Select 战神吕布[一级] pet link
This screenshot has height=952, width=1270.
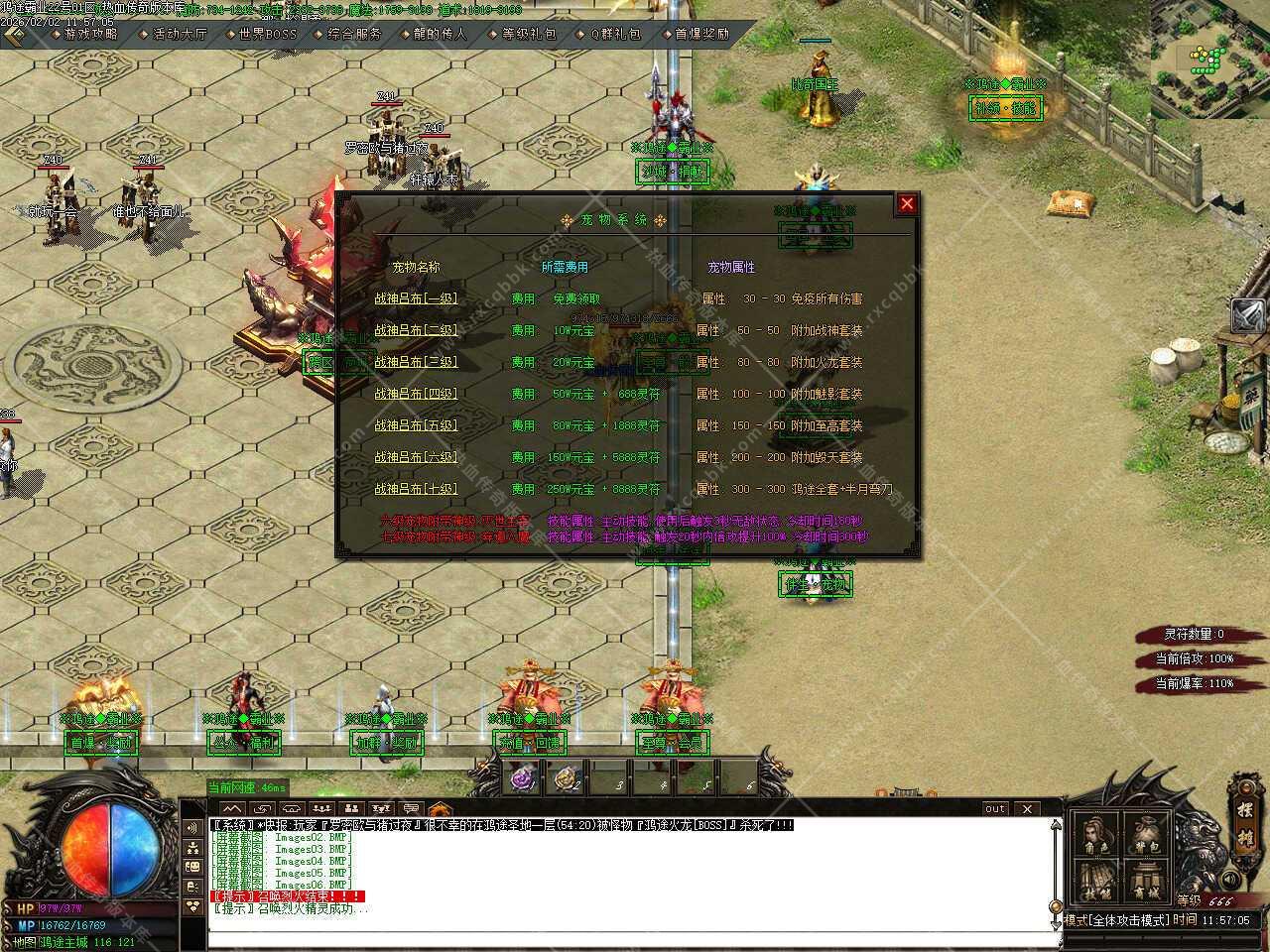click(416, 298)
